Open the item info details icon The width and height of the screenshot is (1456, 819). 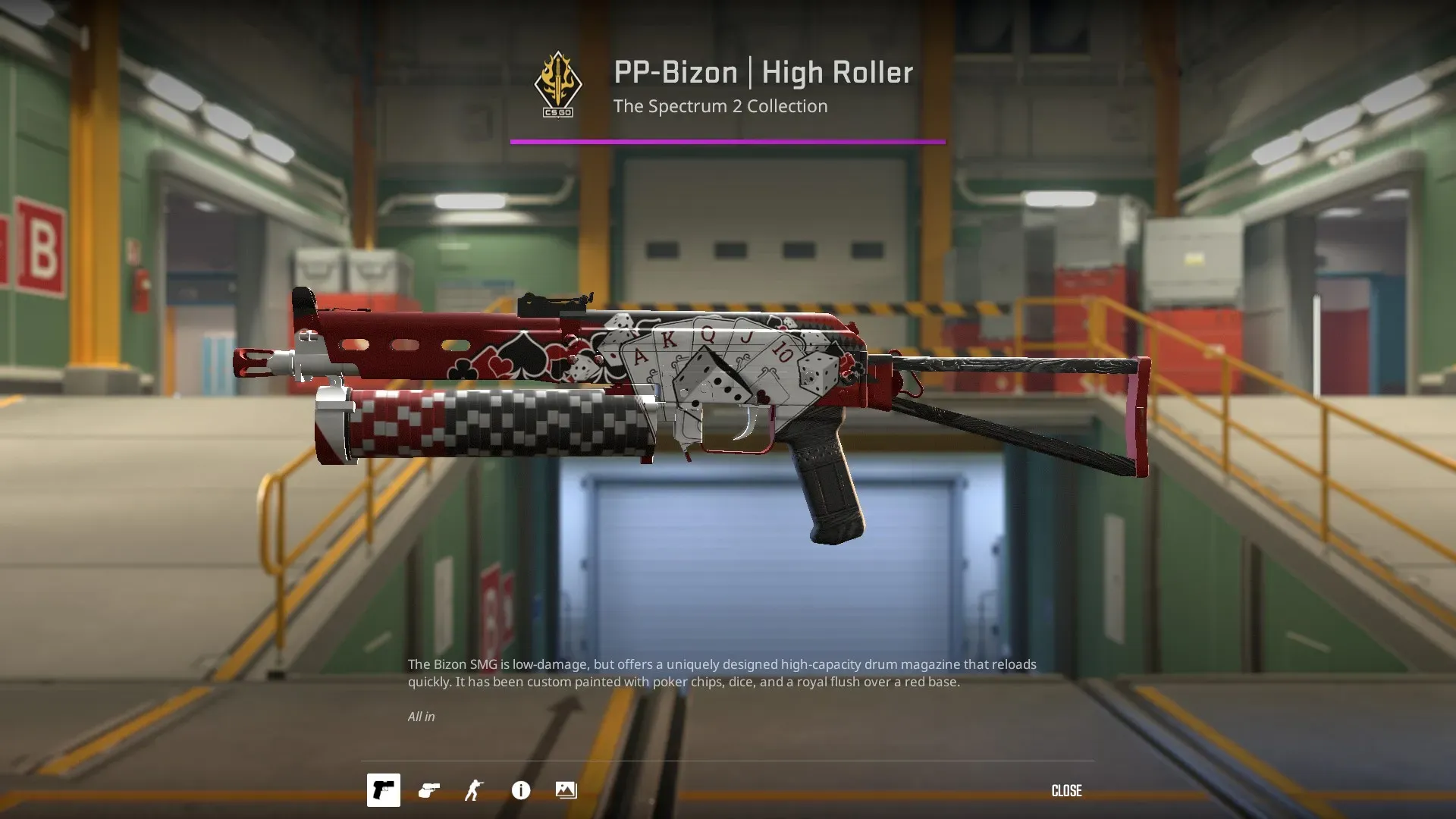[521, 790]
